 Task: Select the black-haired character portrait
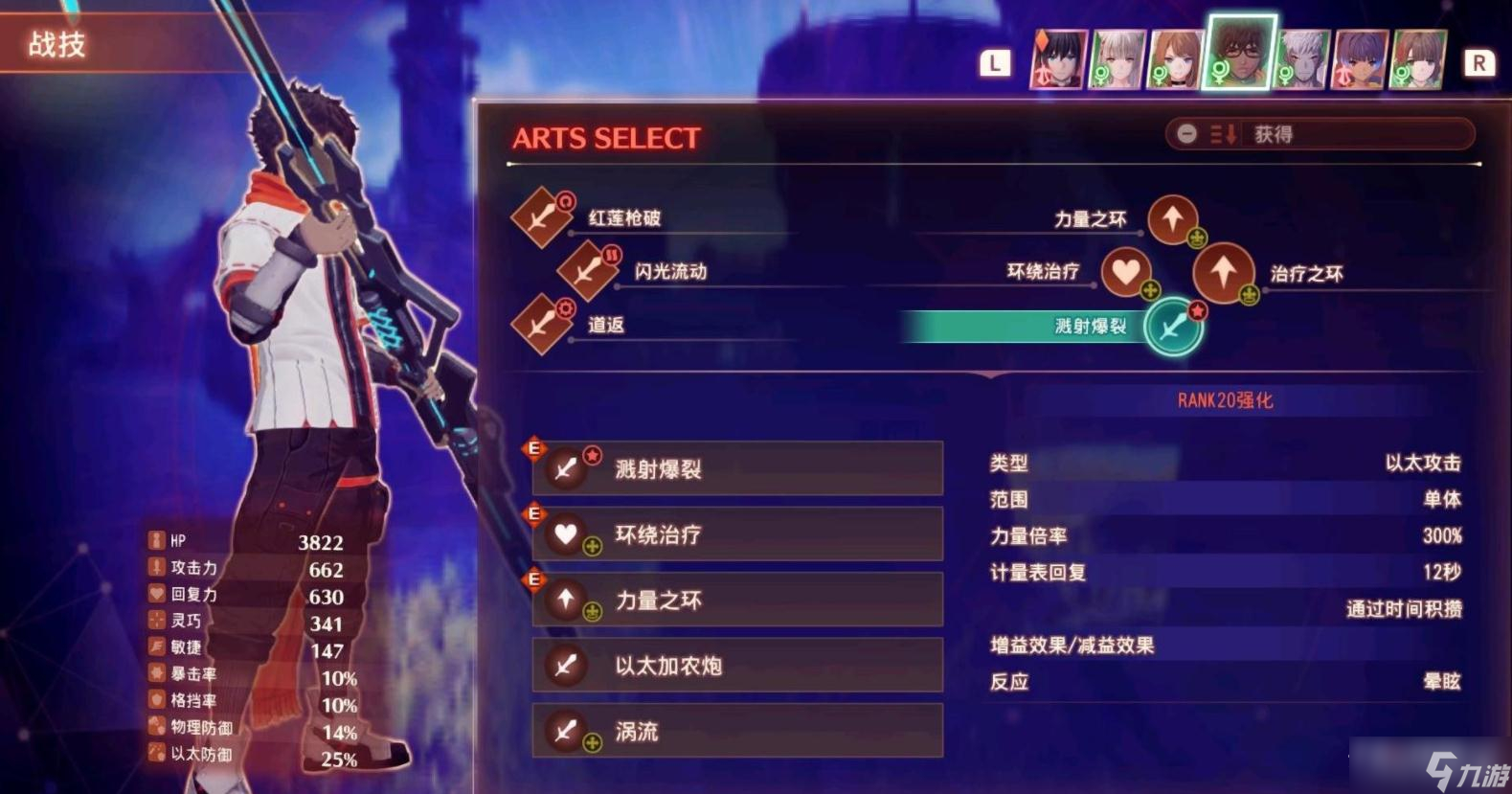1058,59
